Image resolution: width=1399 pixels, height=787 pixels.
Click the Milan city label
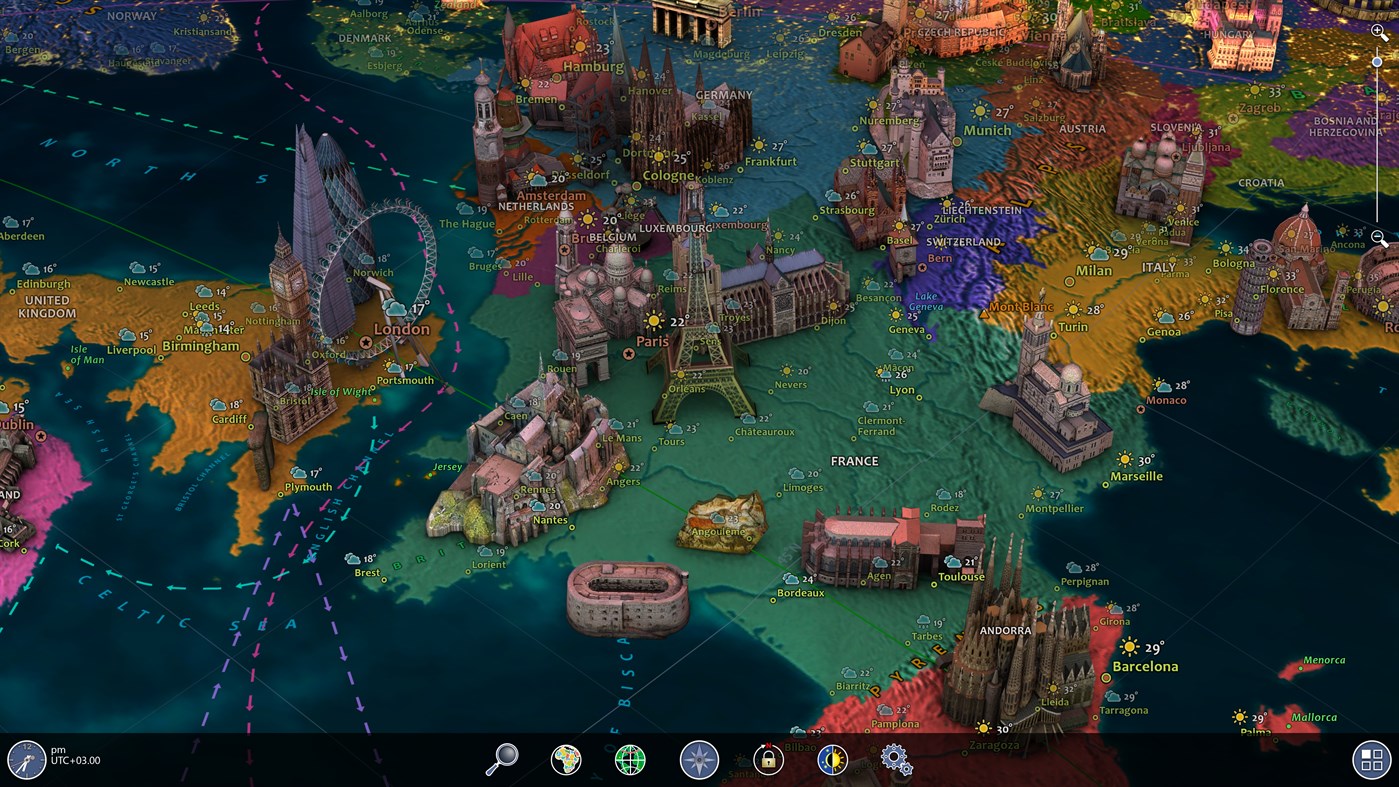click(1094, 270)
